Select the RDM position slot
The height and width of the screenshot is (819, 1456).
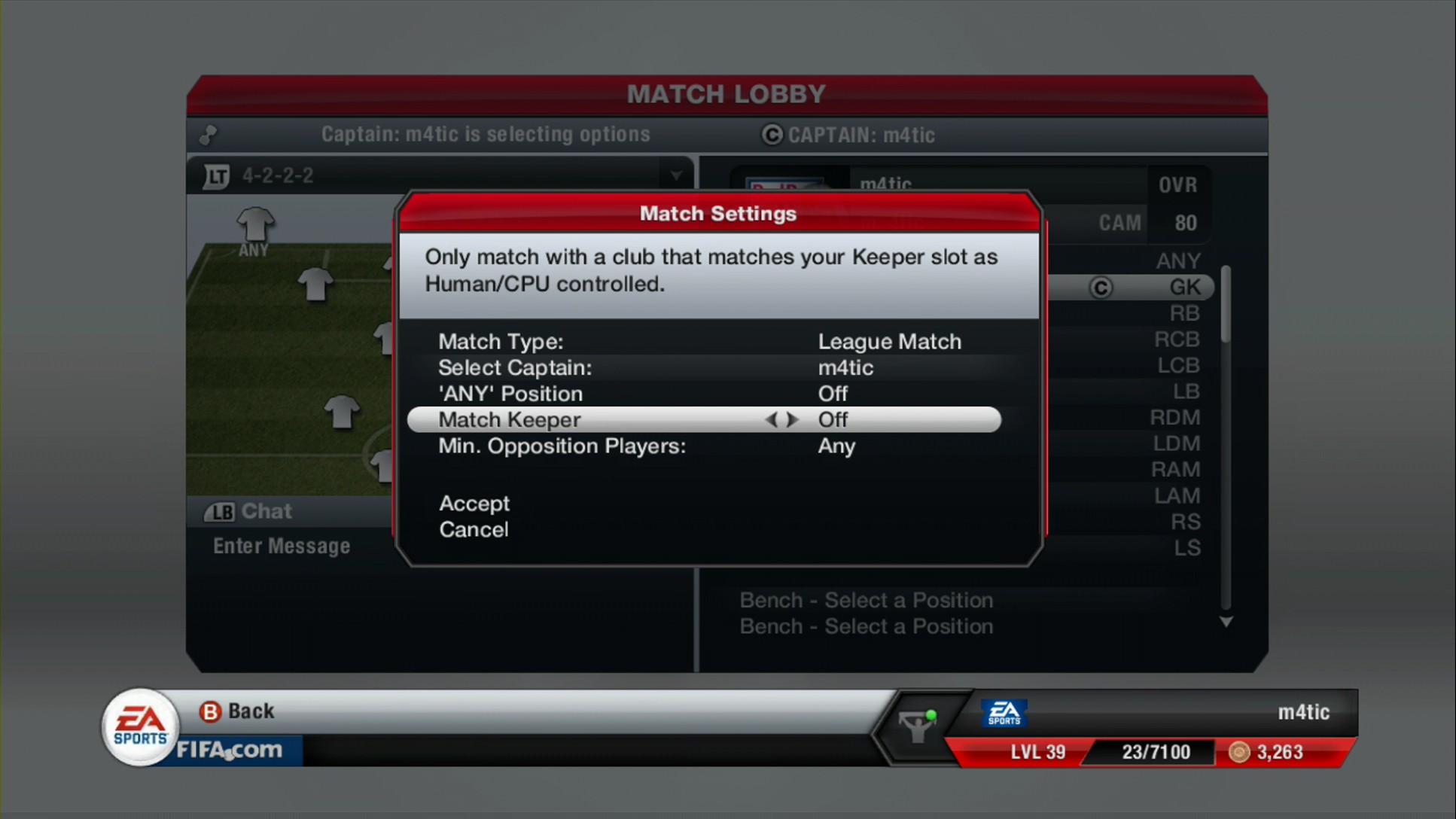point(1174,418)
